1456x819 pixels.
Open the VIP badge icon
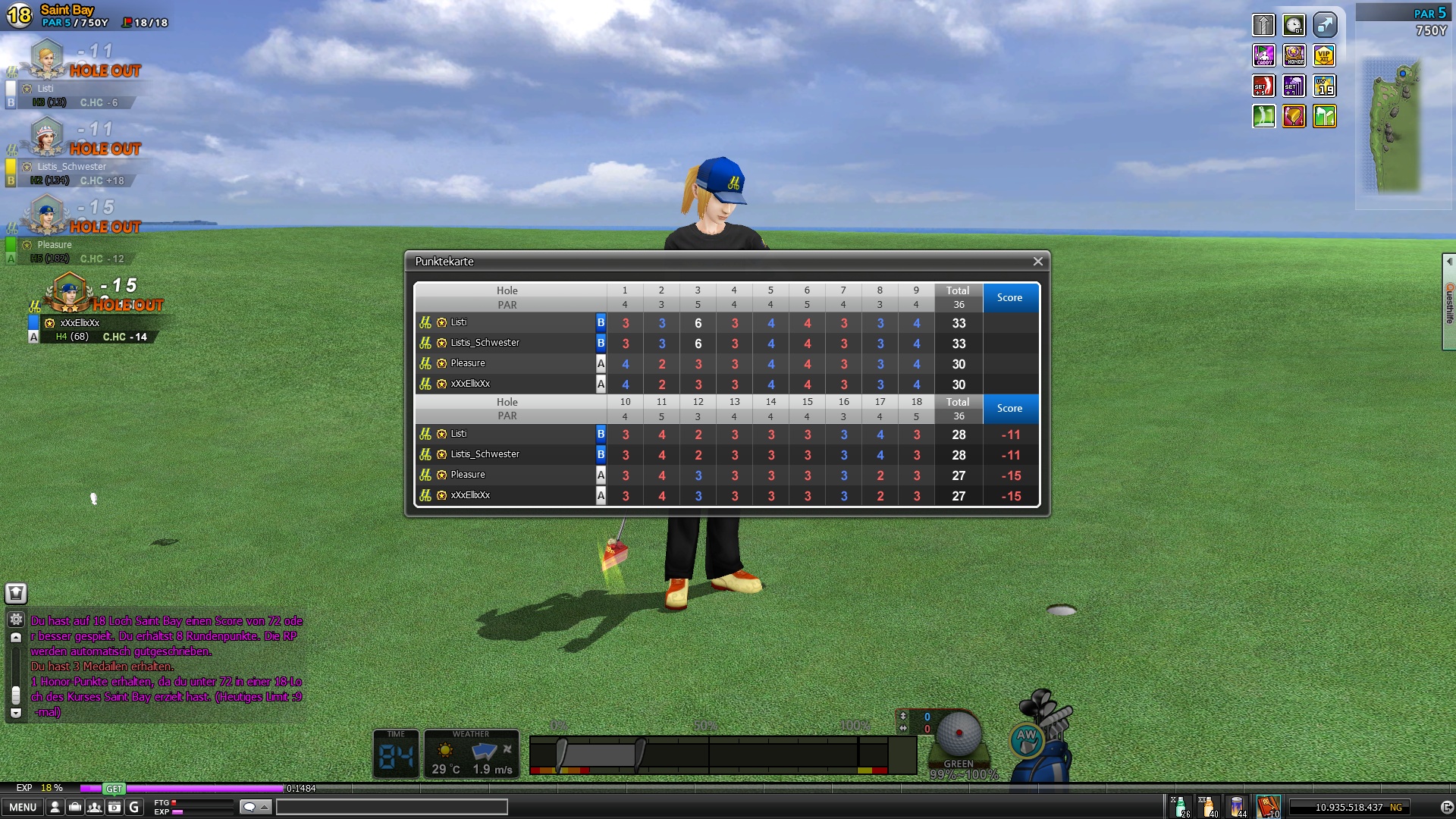[x=1324, y=55]
